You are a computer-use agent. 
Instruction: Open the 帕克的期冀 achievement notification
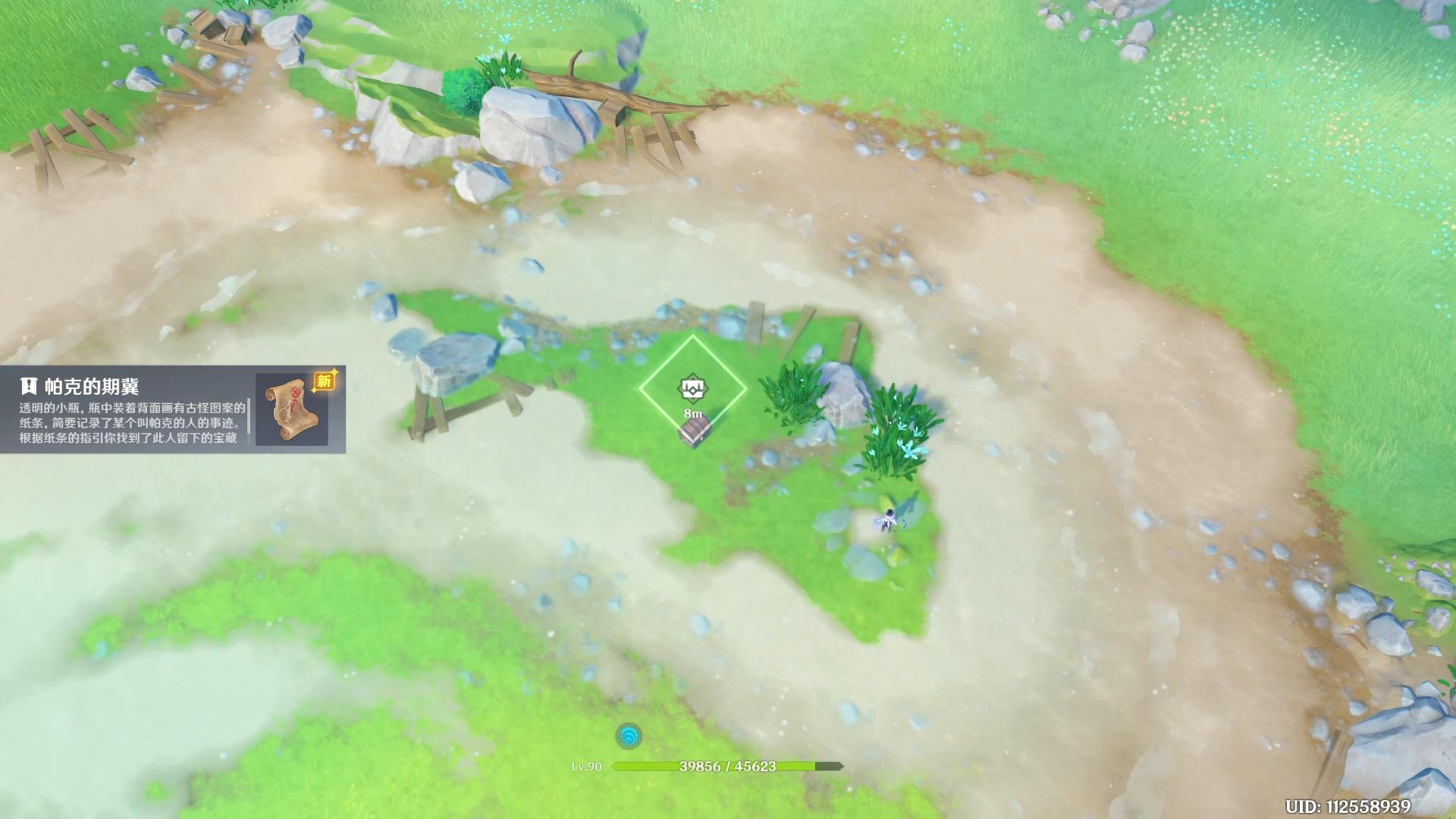[x=133, y=410]
